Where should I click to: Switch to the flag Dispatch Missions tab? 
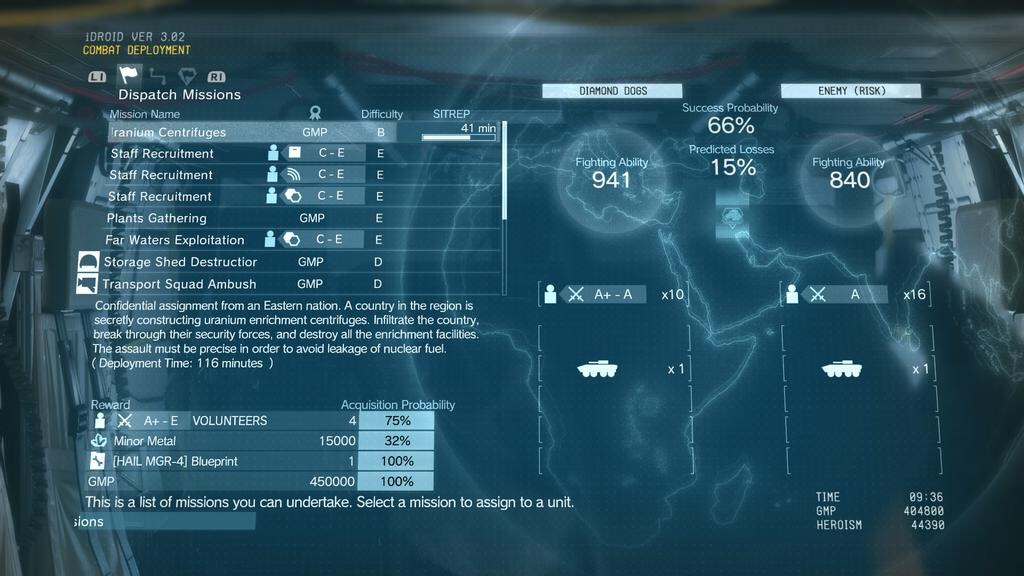[129, 75]
